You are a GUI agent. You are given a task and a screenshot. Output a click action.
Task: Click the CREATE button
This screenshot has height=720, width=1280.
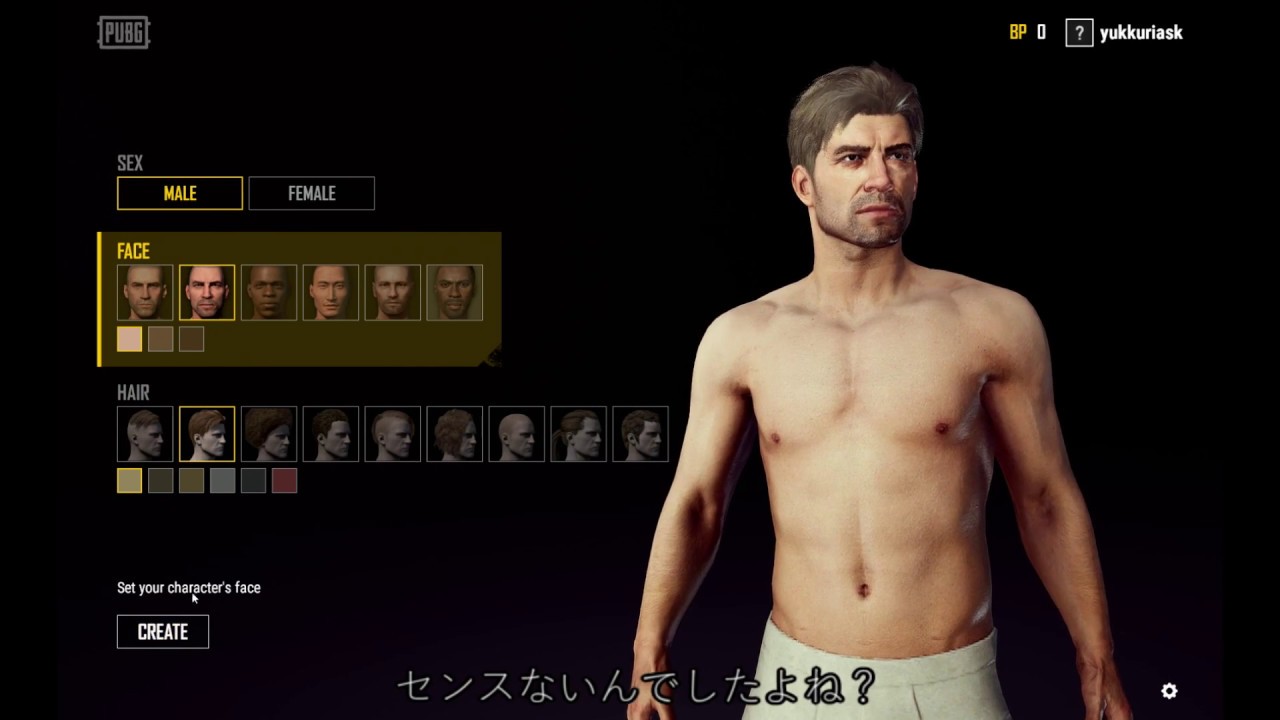pos(162,631)
